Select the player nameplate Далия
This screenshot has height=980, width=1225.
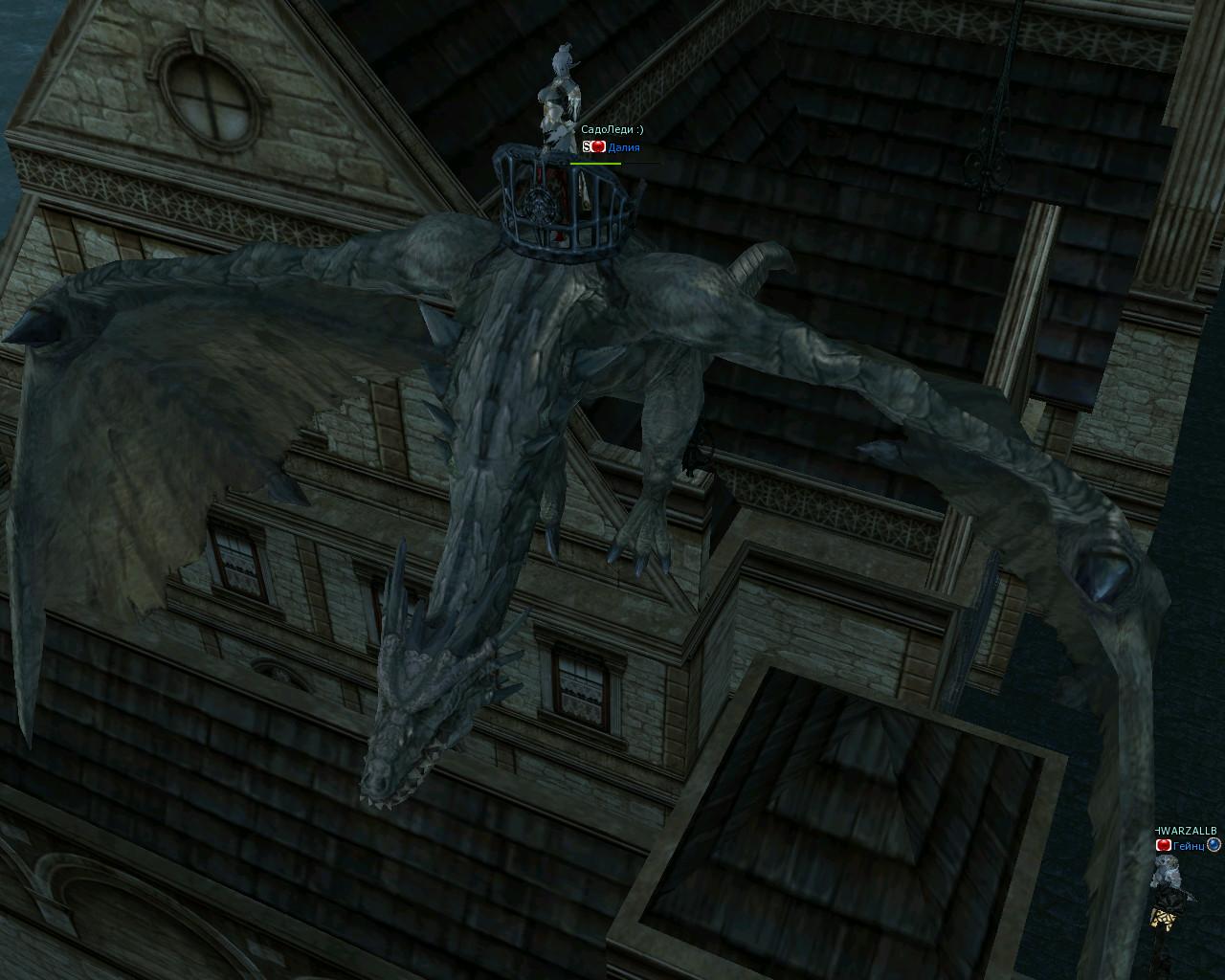[623, 147]
